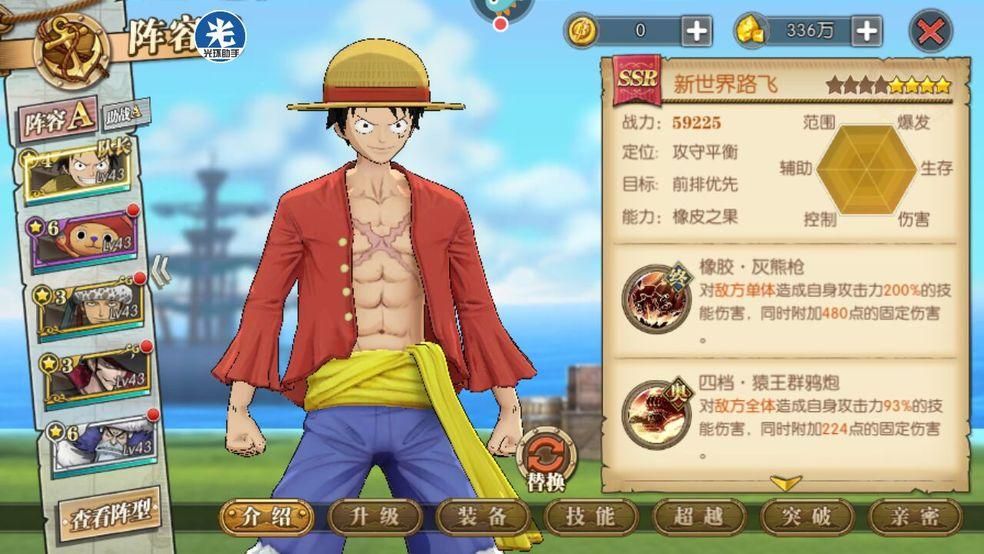This screenshot has width=984, height=554.
Task: Open 查看阵型 formation view
Action: pos(108,515)
